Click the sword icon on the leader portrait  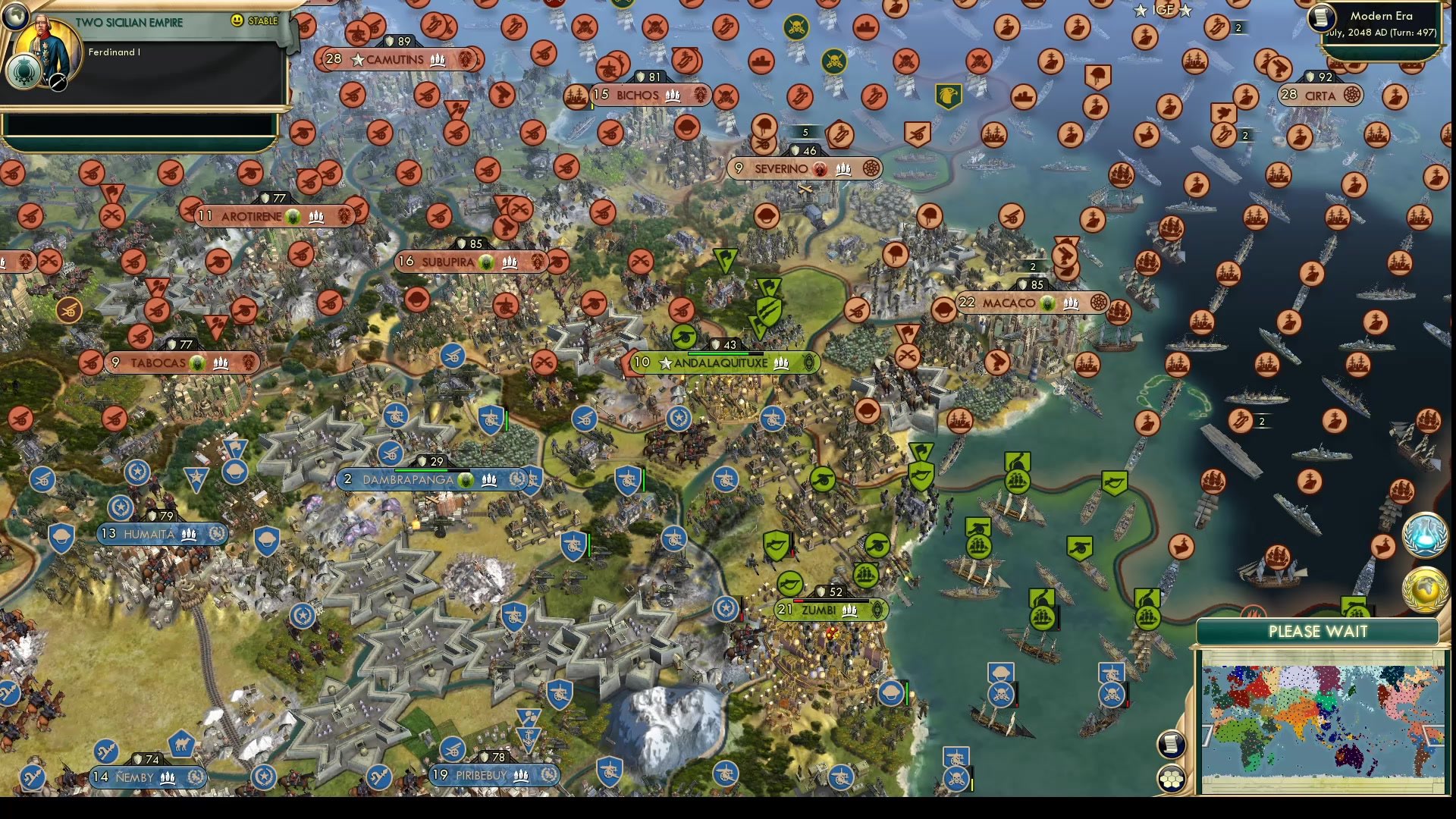58,83
